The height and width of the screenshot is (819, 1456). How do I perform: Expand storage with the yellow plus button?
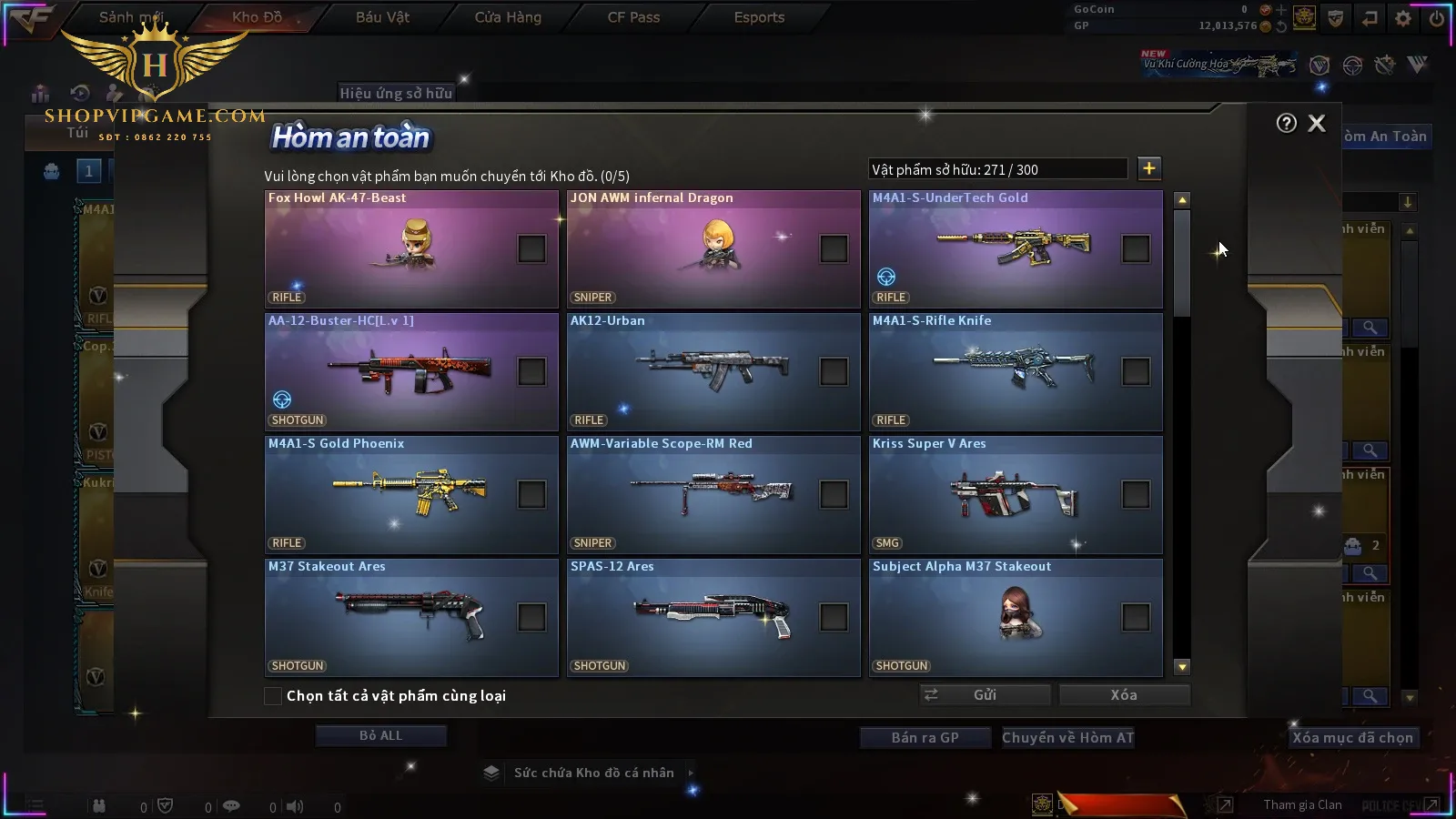coord(1149,168)
